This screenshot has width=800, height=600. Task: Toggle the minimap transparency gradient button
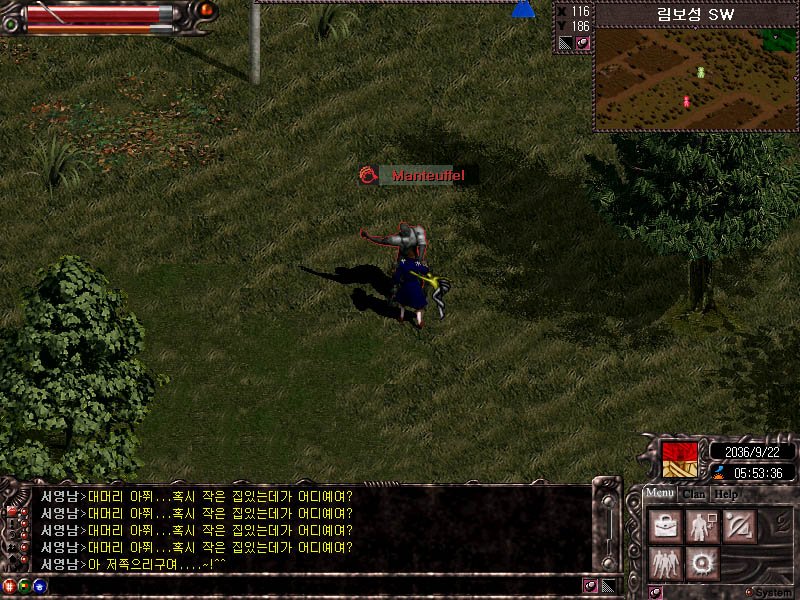point(565,44)
